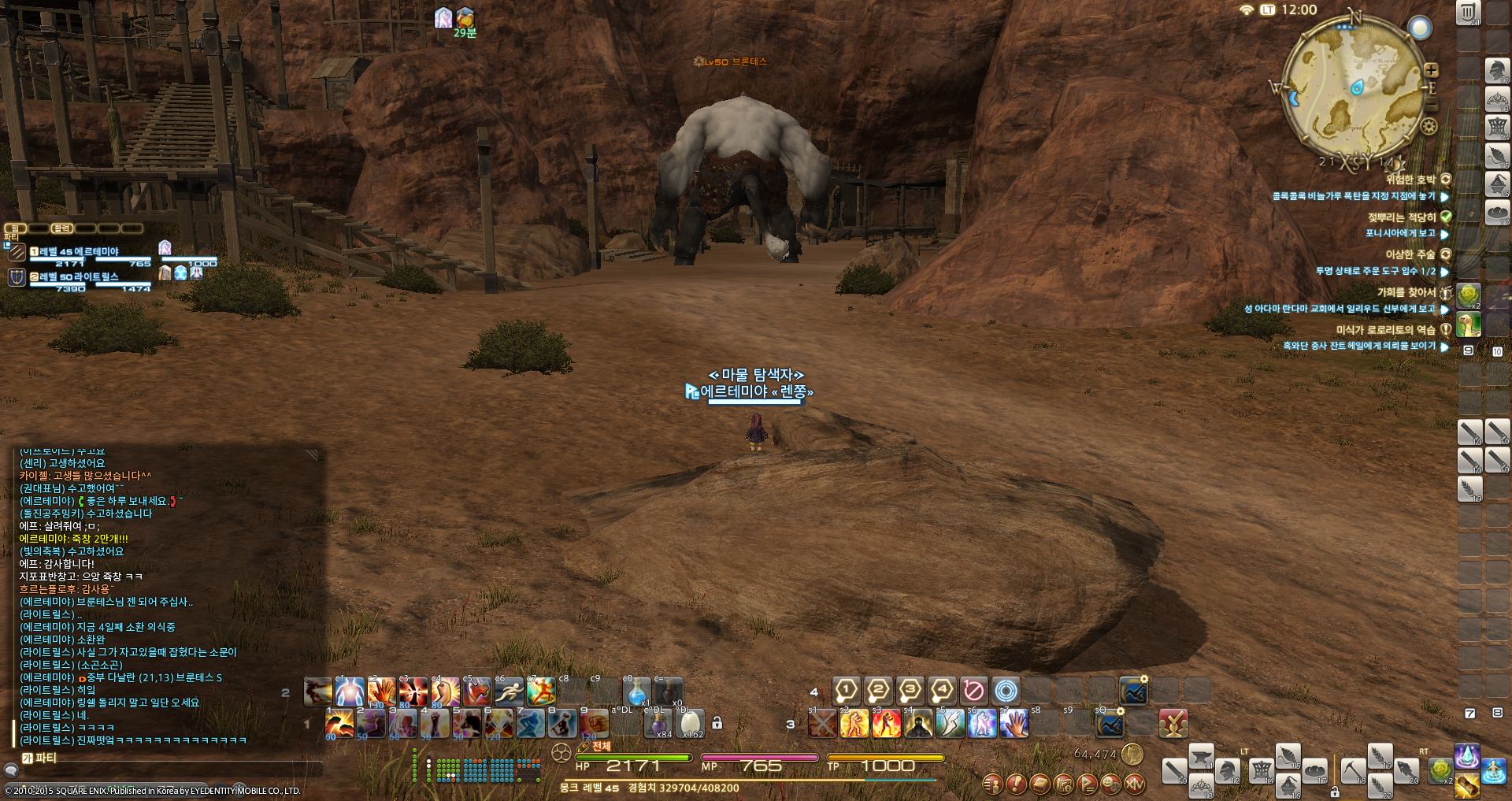Open the quest 미식가 로로리토의 역습
The height and width of the screenshot is (801, 1512).
pos(1385,330)
